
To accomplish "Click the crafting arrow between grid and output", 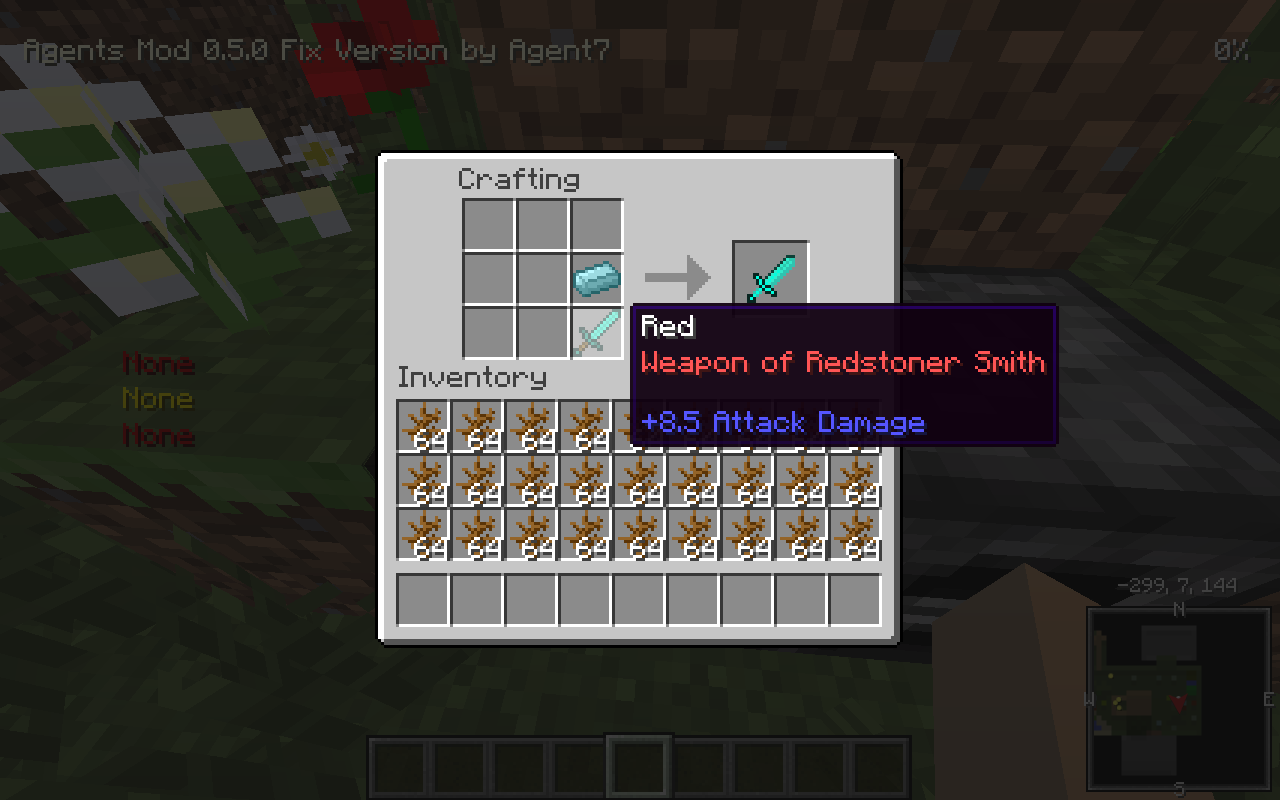I will tap(680, 277).
